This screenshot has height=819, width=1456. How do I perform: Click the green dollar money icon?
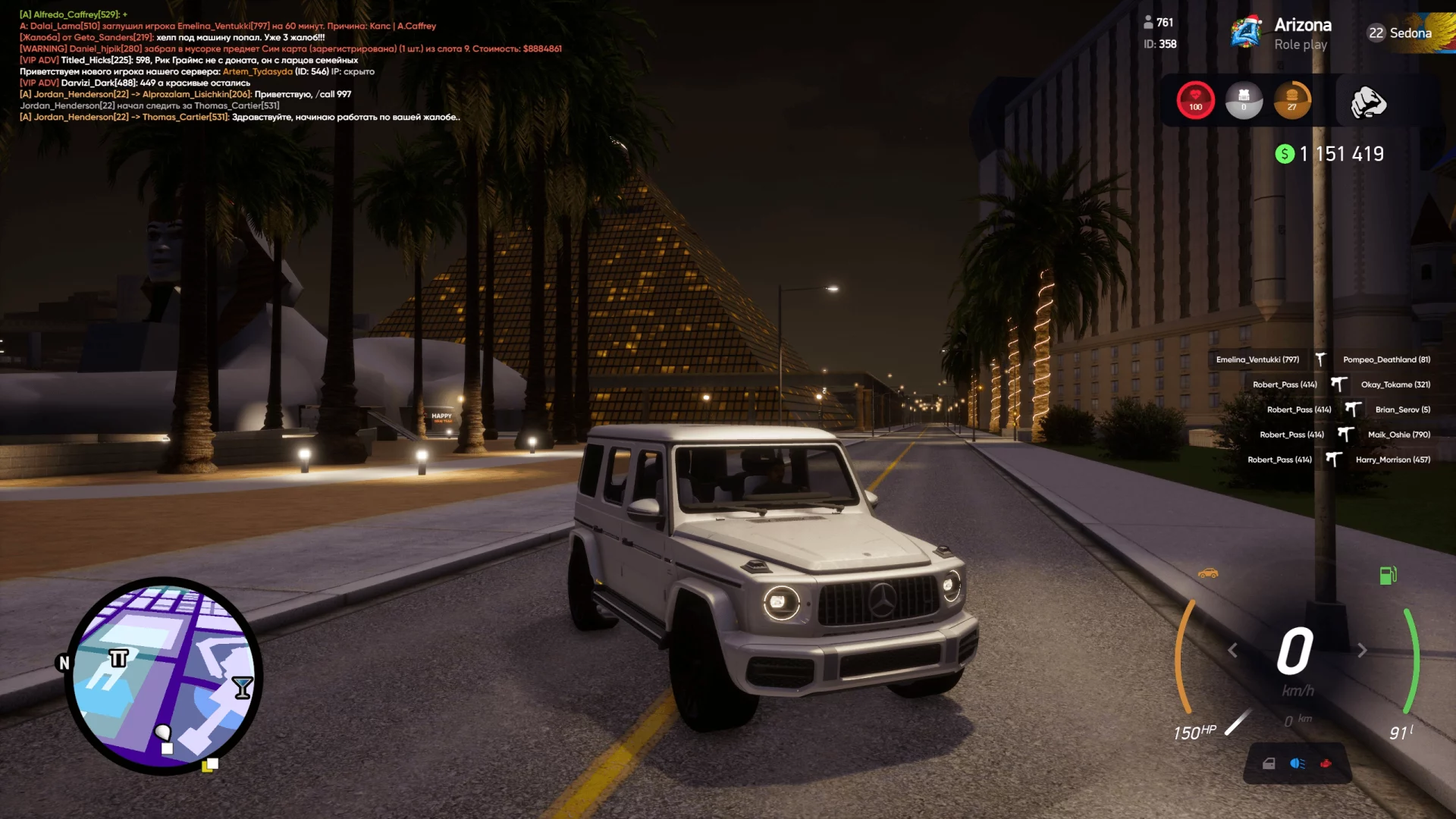click(x=1285, y=155)
